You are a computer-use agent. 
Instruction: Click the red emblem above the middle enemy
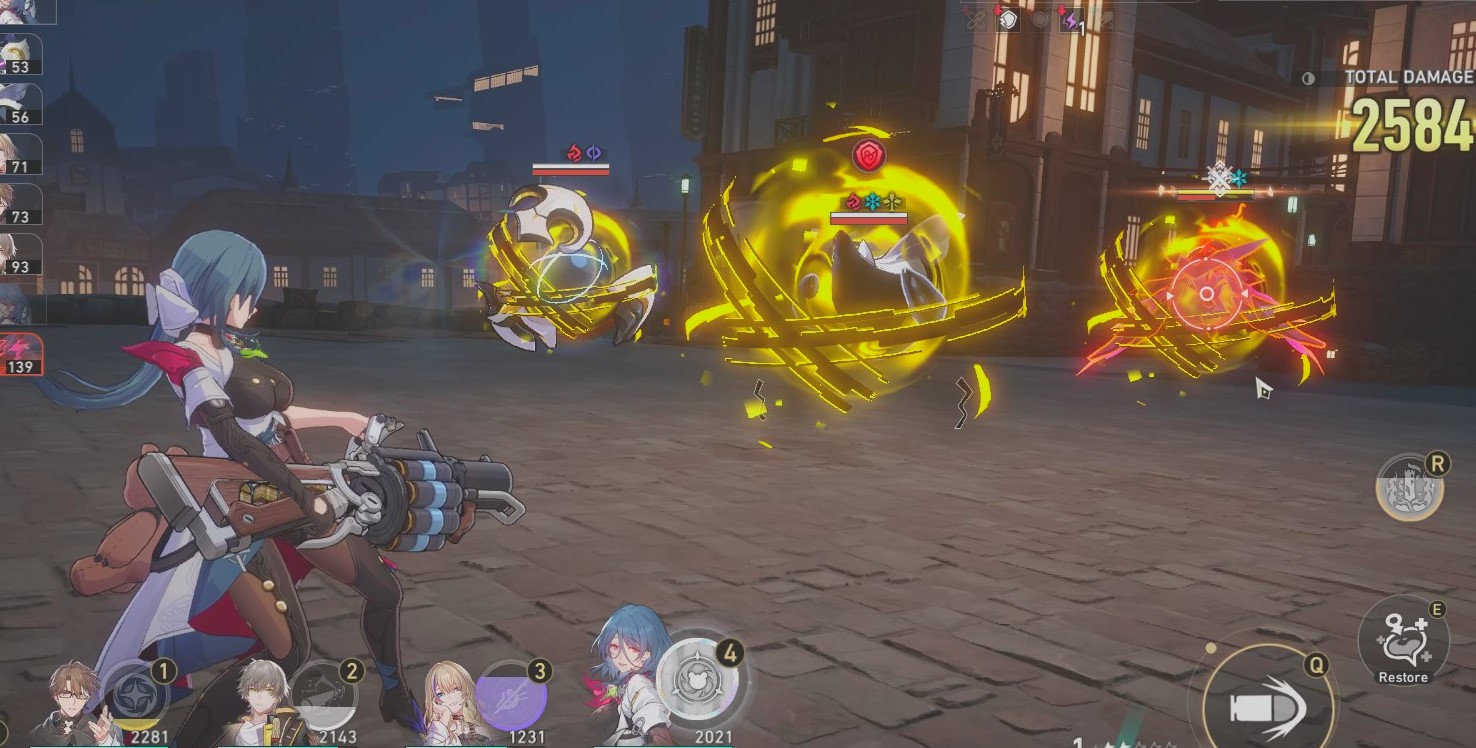867,155
